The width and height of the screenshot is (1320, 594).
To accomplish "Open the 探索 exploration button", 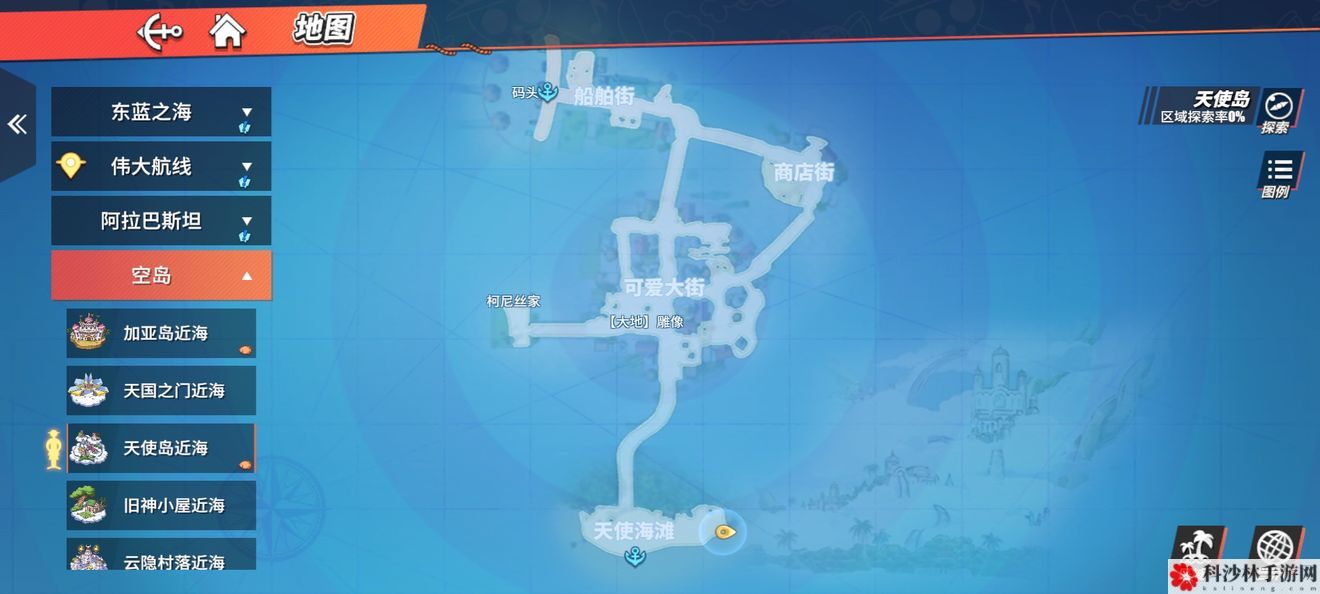I will coord(1277,109).
